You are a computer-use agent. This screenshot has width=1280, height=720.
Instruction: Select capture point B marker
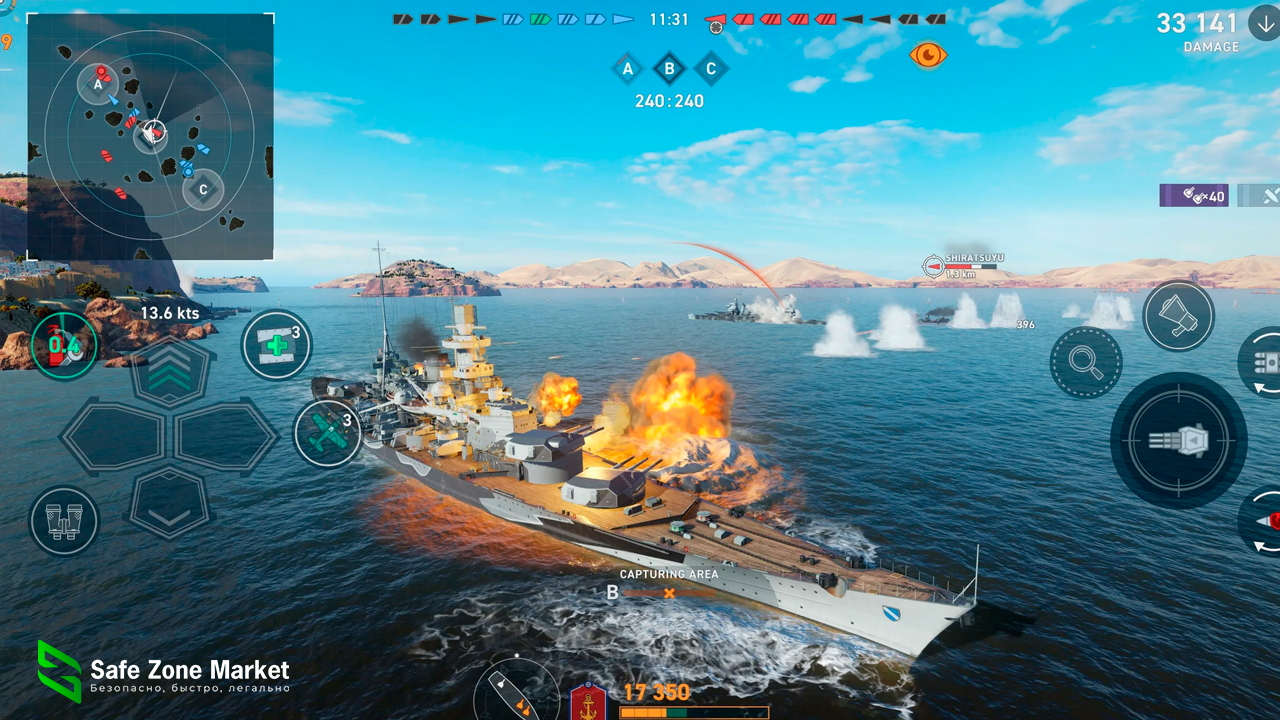click(668, 69)
